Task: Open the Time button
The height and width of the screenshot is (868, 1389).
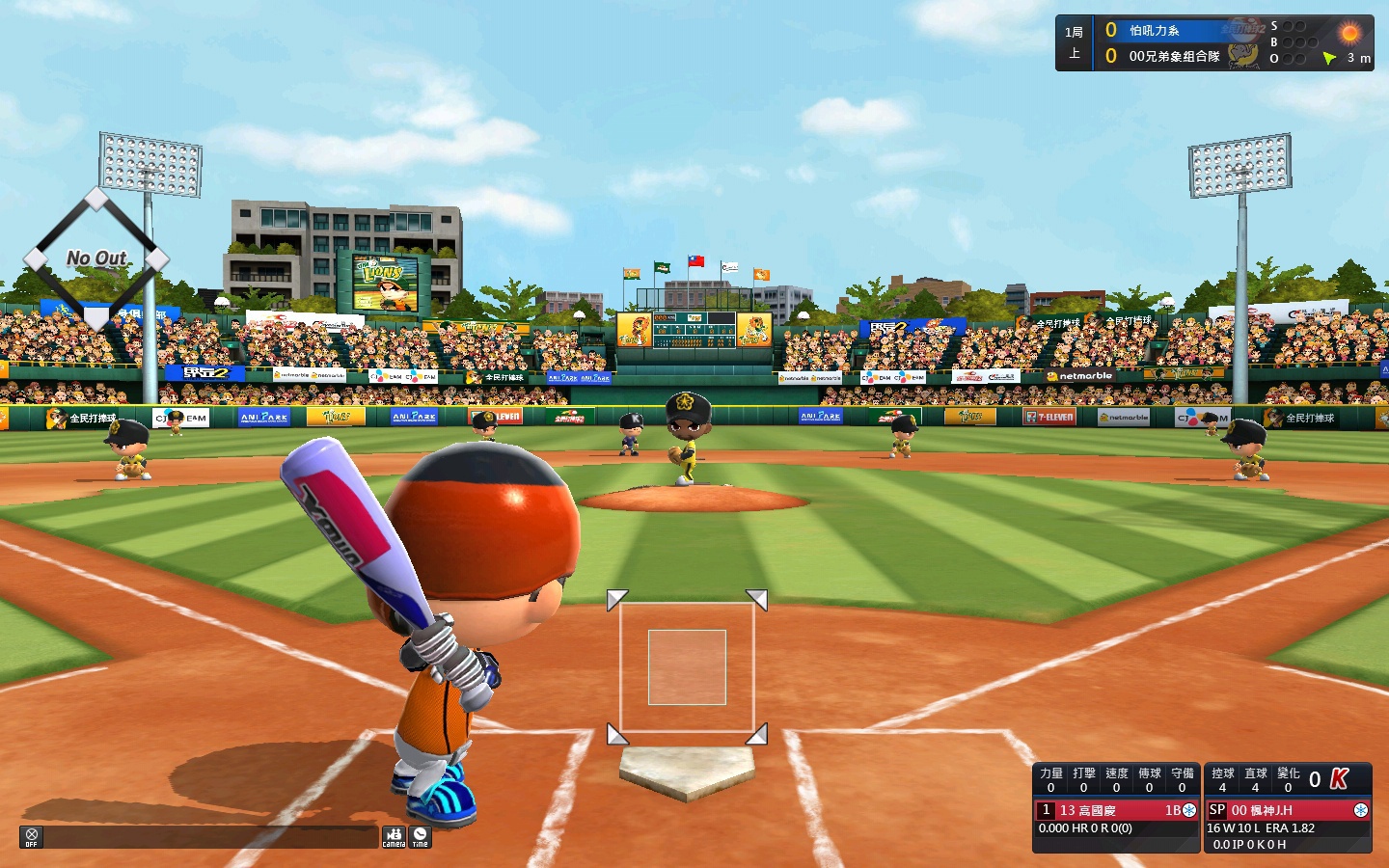Action: coord(420,837)
